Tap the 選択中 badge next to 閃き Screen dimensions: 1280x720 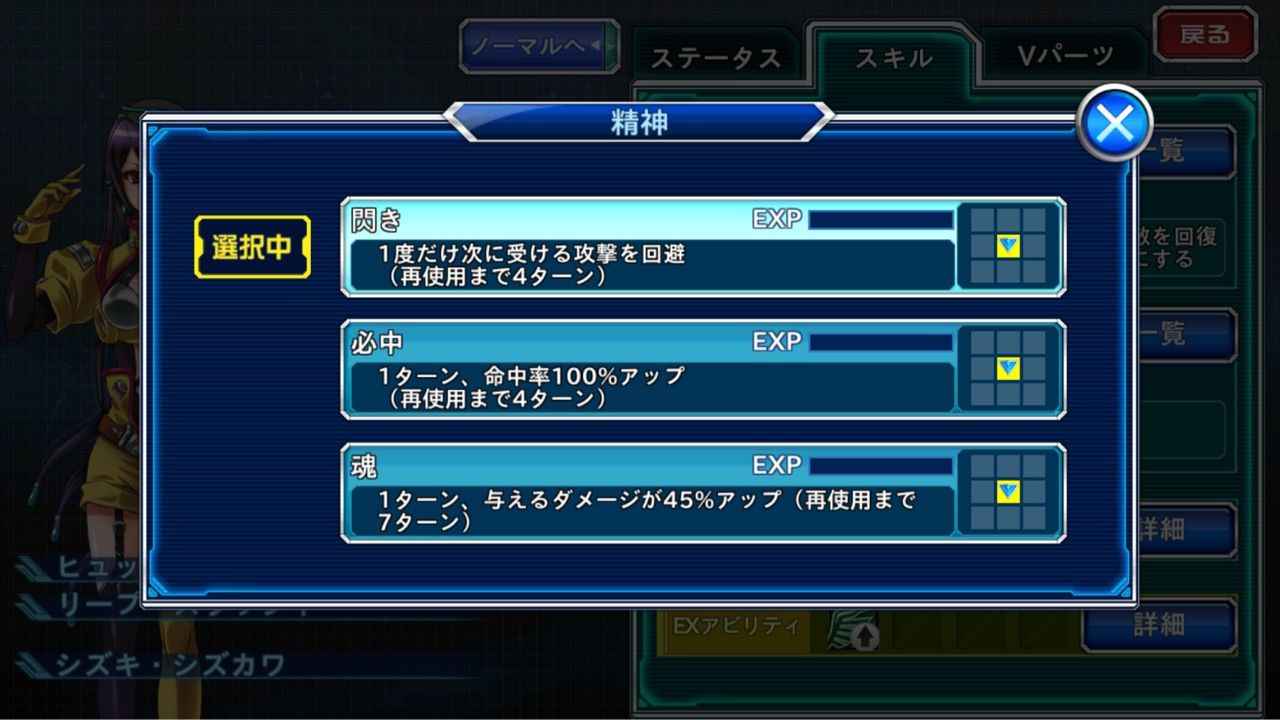tap(252, 247)
